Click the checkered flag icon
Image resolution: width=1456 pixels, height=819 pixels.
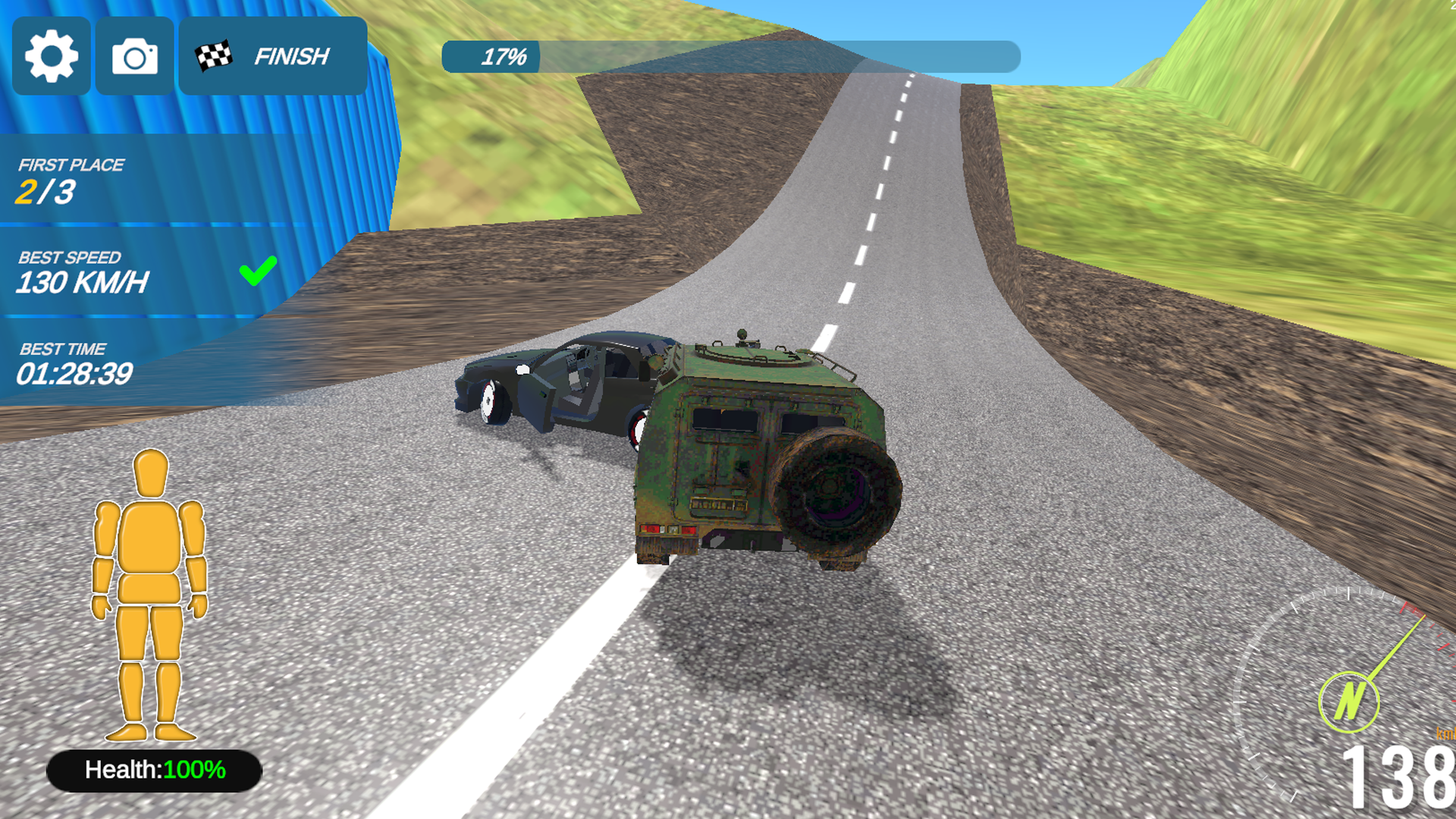pos(214,54)
